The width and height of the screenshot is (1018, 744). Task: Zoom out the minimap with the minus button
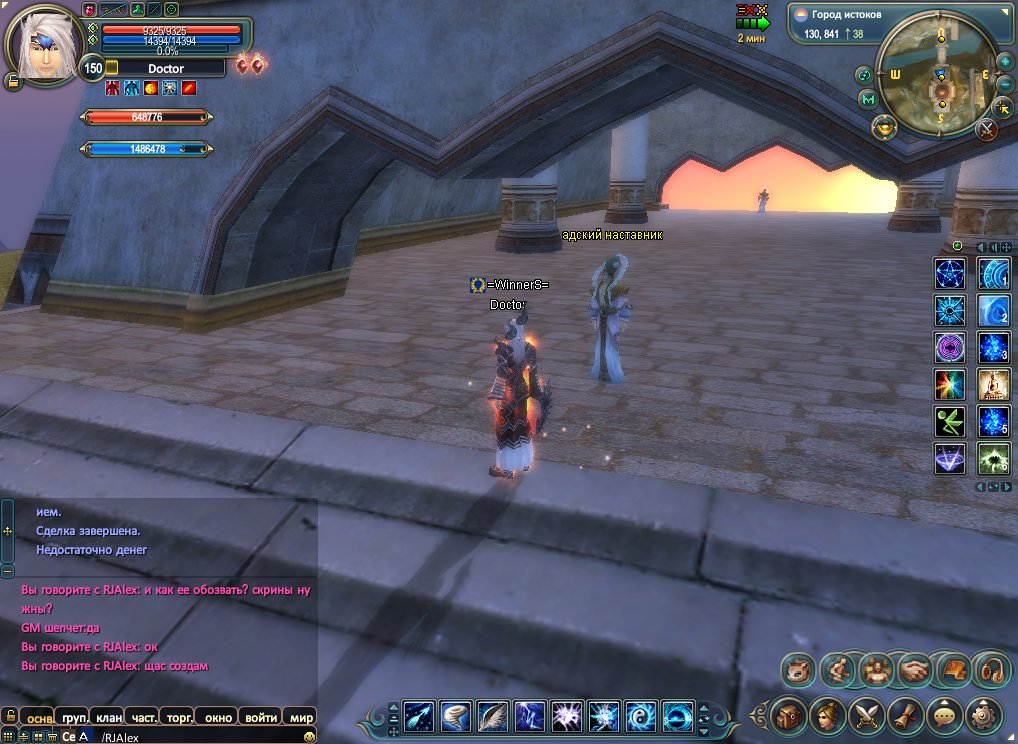1006,84
